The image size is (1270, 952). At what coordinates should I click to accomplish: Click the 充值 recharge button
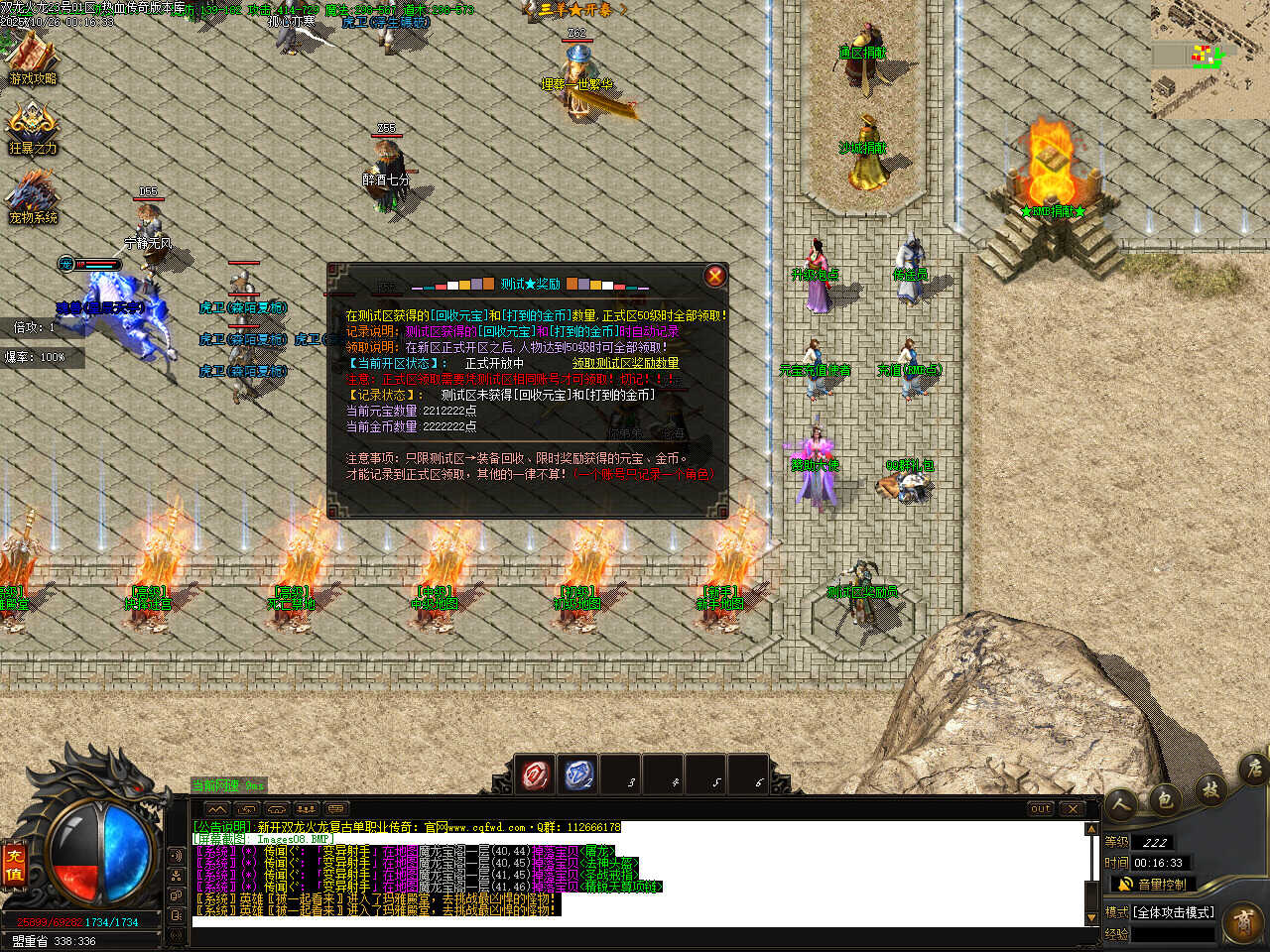(x=14, y=863)
